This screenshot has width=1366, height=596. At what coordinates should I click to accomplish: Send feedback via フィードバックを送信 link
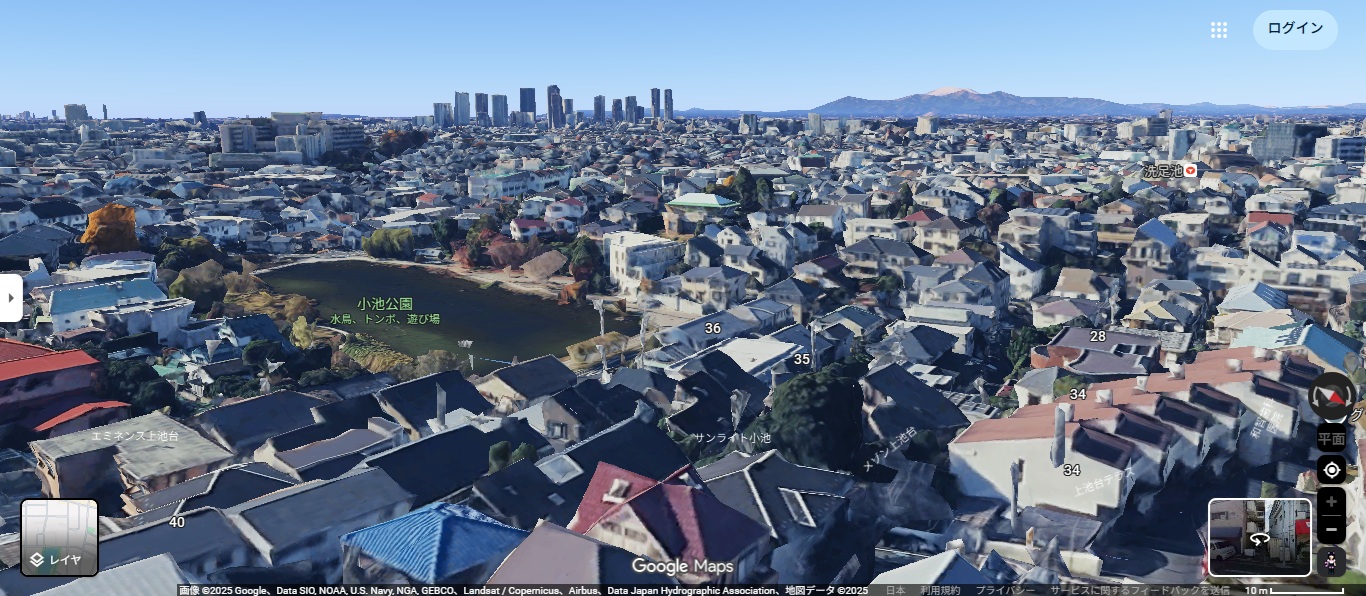point(1139,590)
